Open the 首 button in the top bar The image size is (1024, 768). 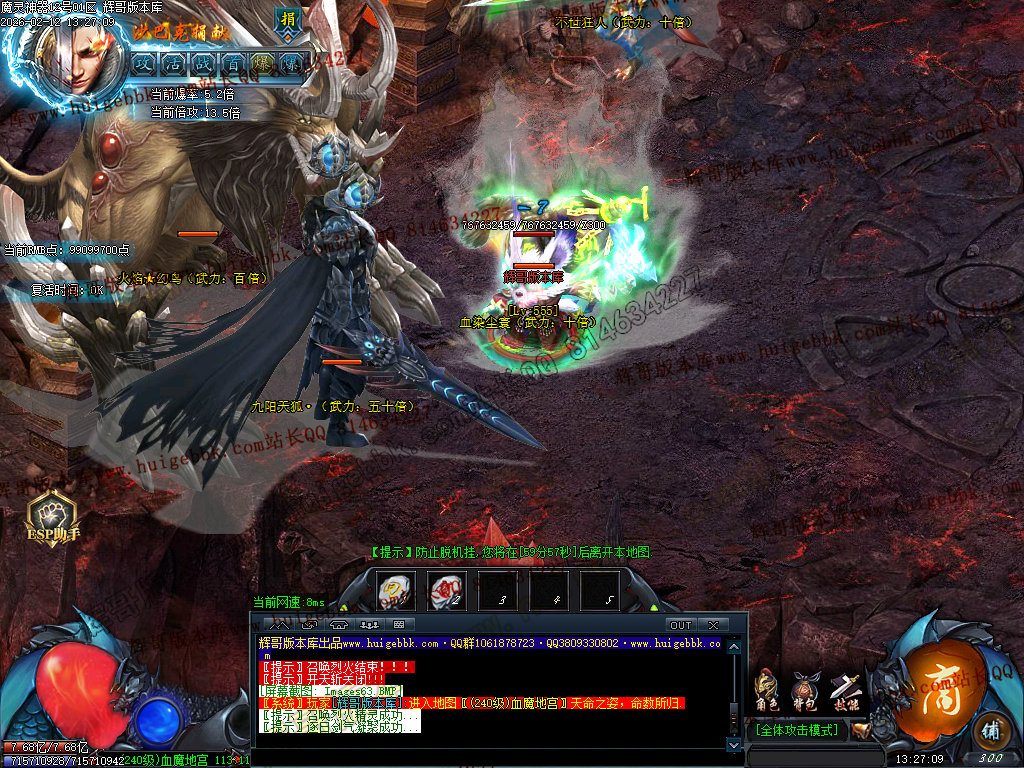point(234,63)
